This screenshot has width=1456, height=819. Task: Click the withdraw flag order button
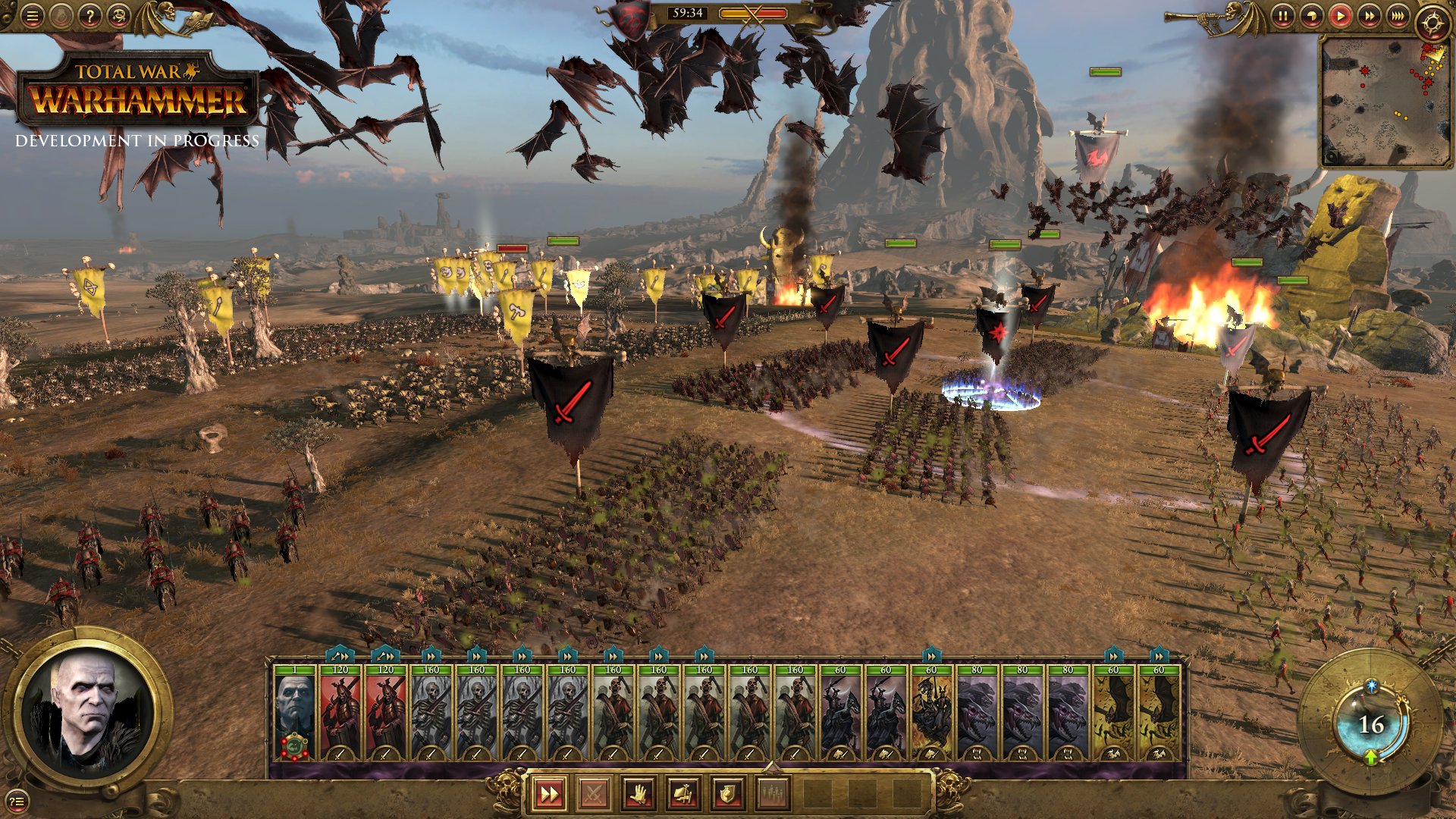tap(682, 794)
